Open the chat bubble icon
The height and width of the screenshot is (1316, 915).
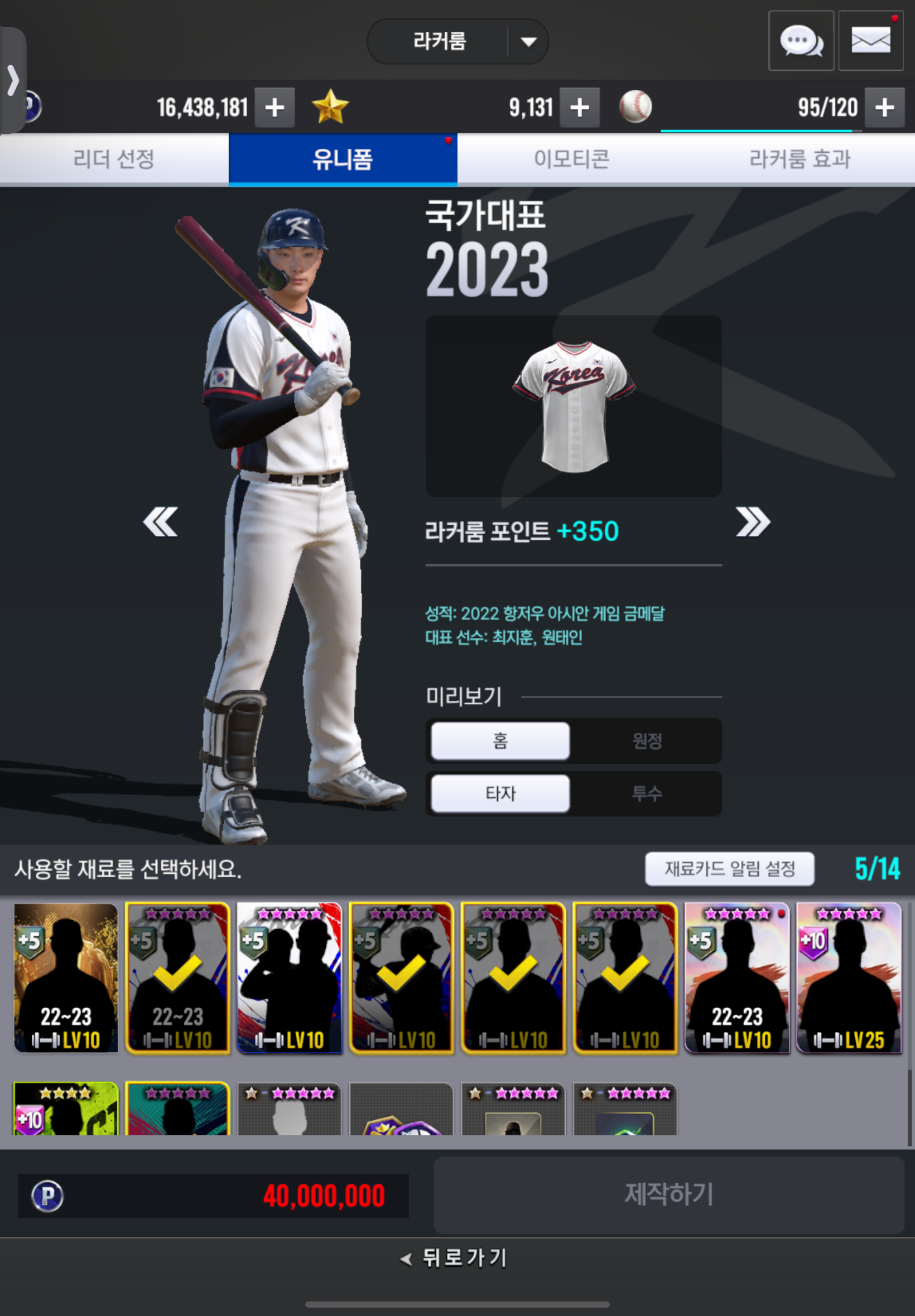[800, 41]
